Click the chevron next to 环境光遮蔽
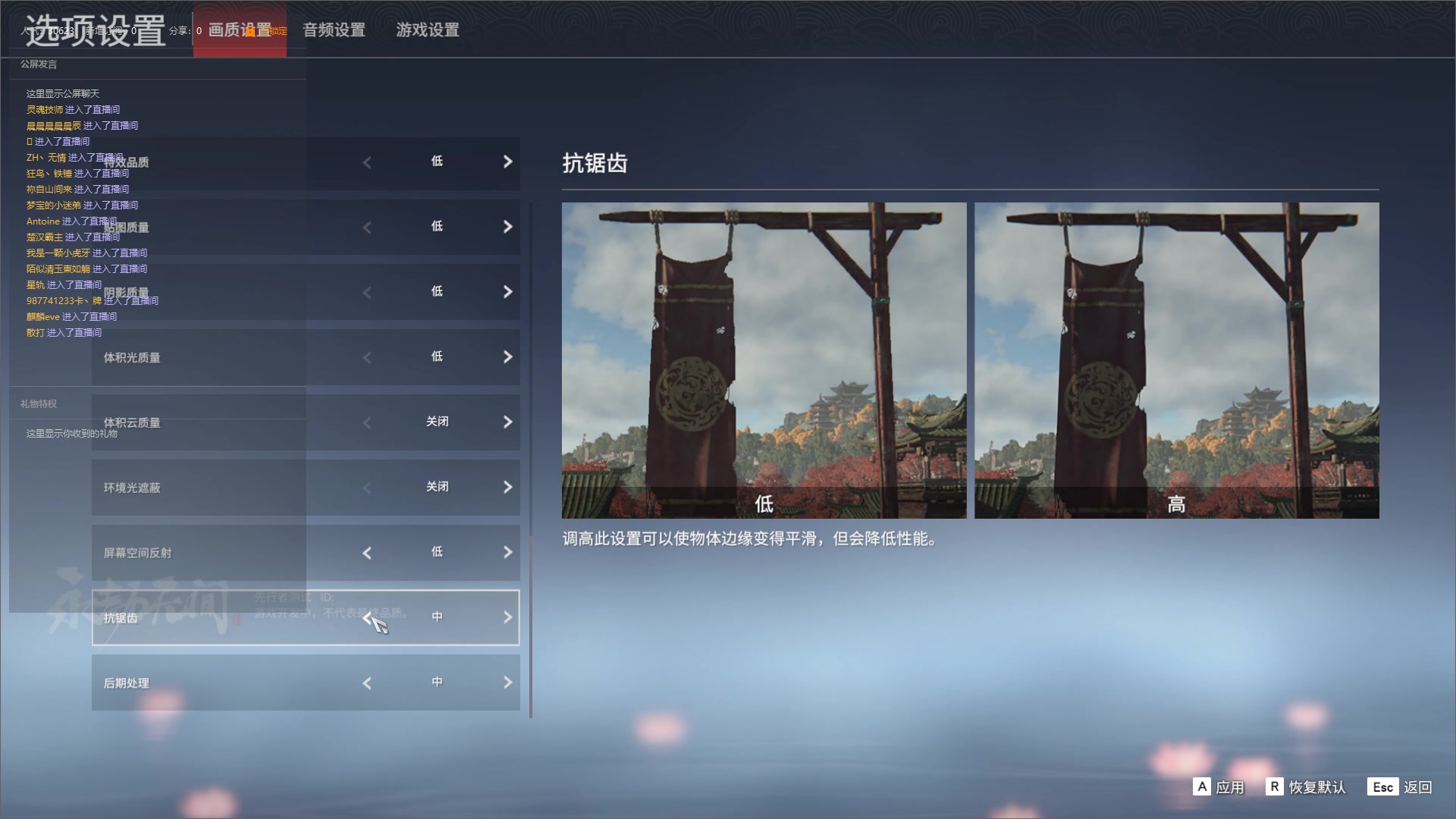 coord(508,487)
